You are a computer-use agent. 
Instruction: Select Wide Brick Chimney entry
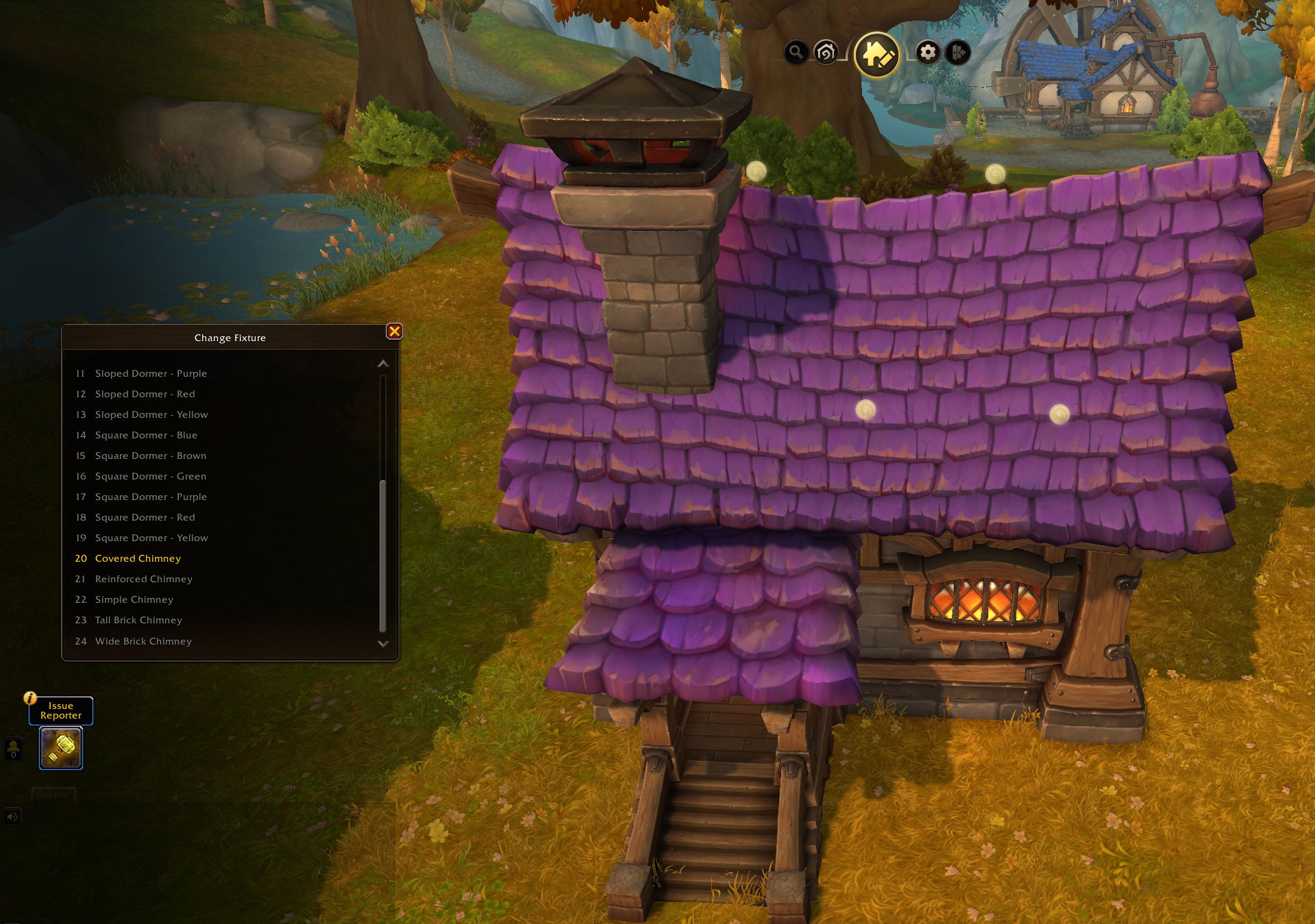click(143, 641)
